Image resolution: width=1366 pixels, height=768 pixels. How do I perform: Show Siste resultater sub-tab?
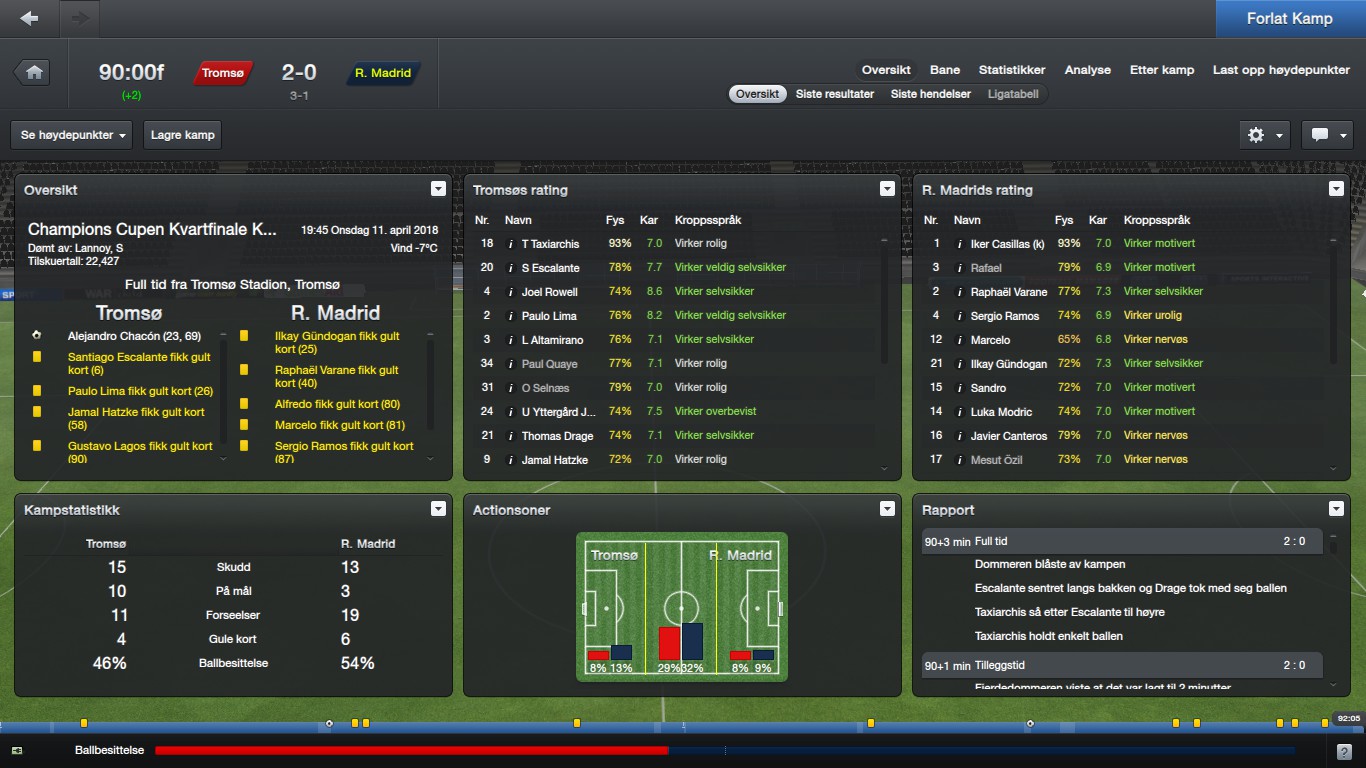pyautogui.click(x=835, y=94)
